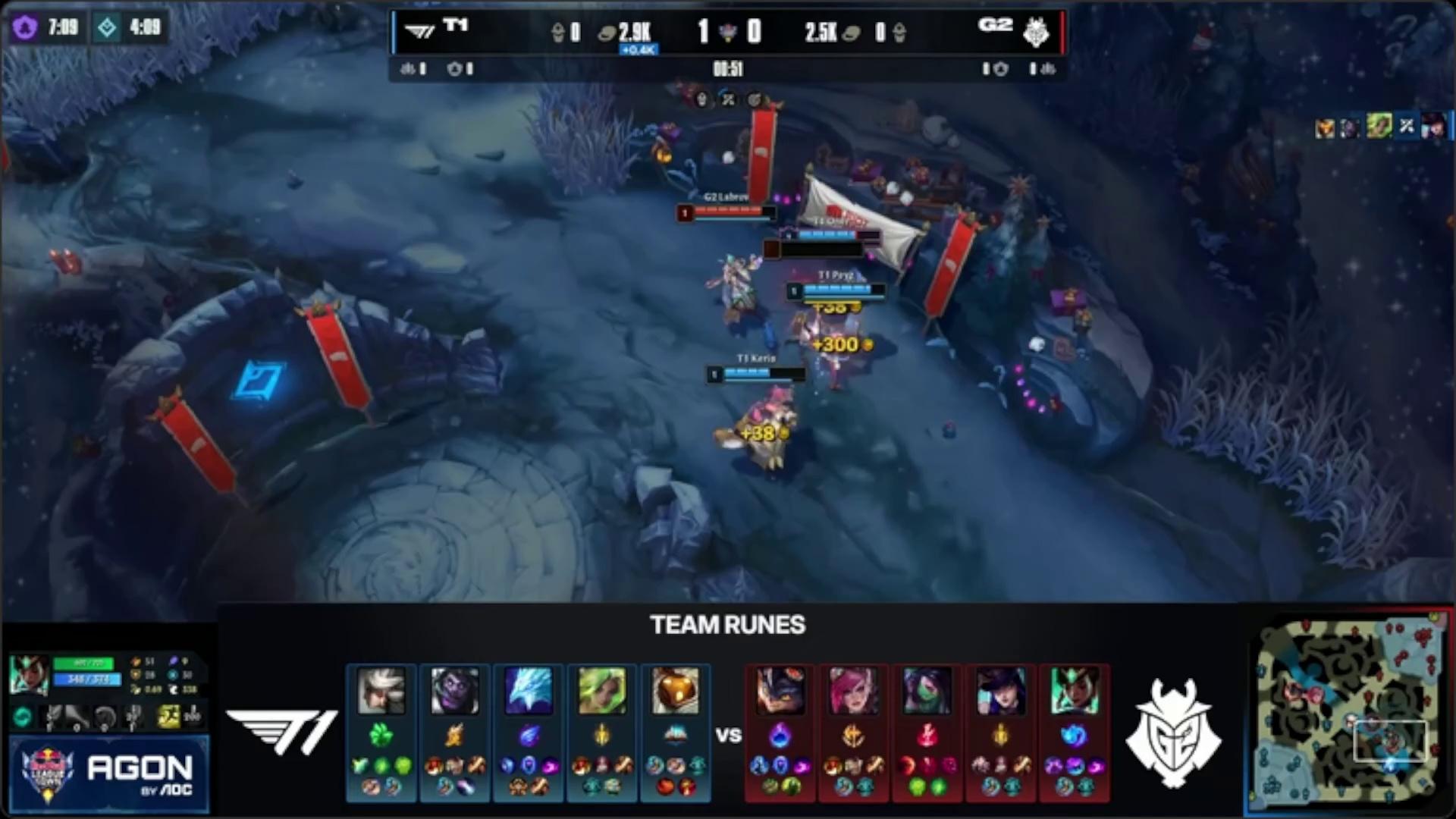The height and width of the screenshot is (819, 1456).
Task: Open the observed Karma portrait in stats panel
Action: pyautogui.click(x=29, y=674)
